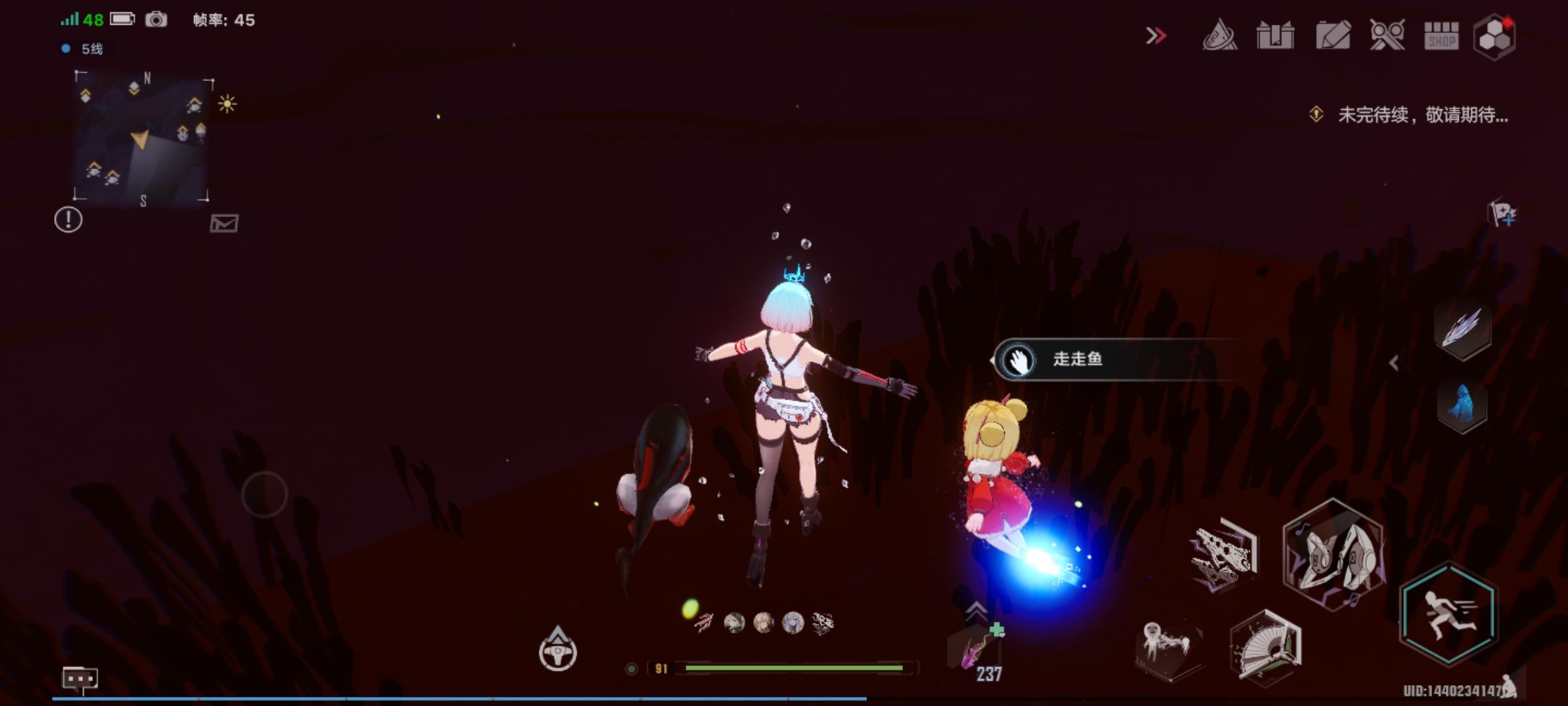Image resolution: width=1568 pixels, height=706 pixels.
Task: Open the Shop menu
Action: pyautogui.click(x=1441, y=37)
